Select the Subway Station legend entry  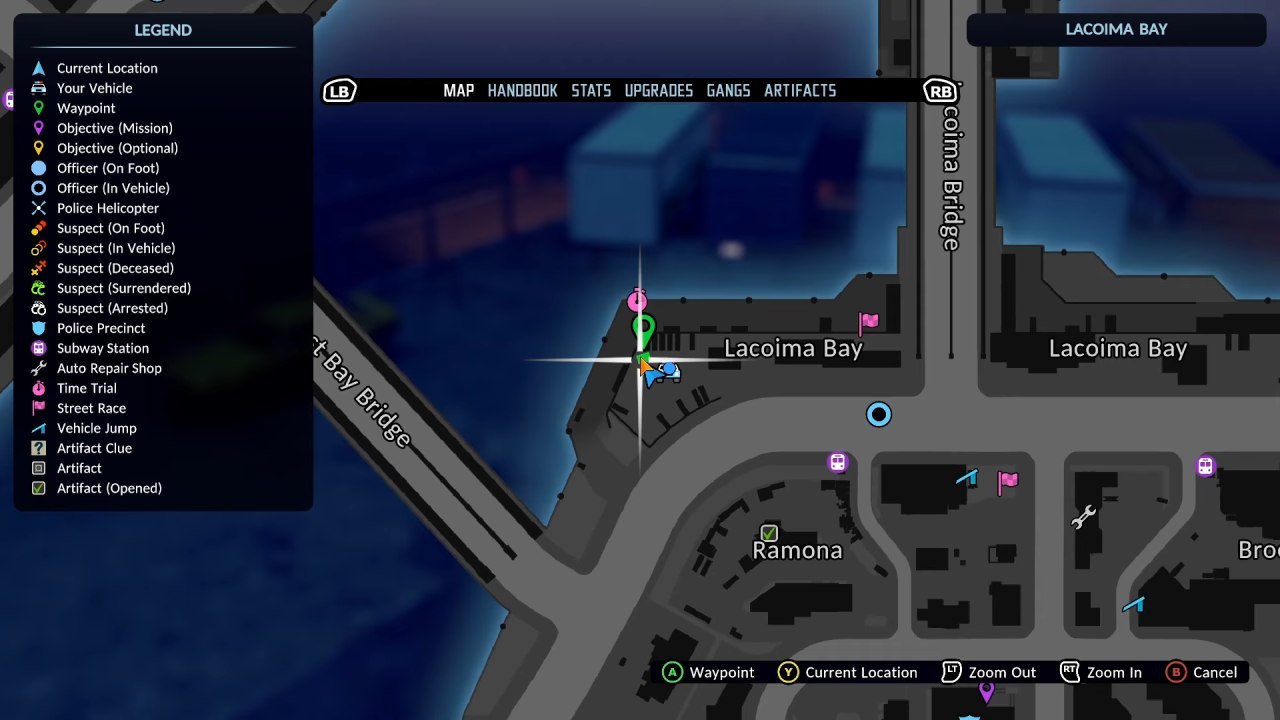click(x=102, y=348)
